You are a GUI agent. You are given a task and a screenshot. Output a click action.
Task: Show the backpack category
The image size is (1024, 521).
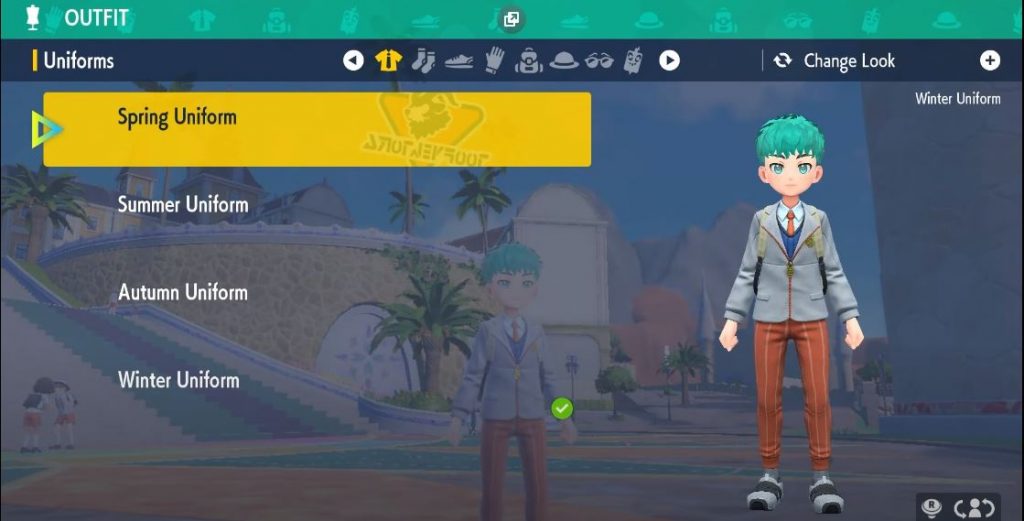coord(528,61)
